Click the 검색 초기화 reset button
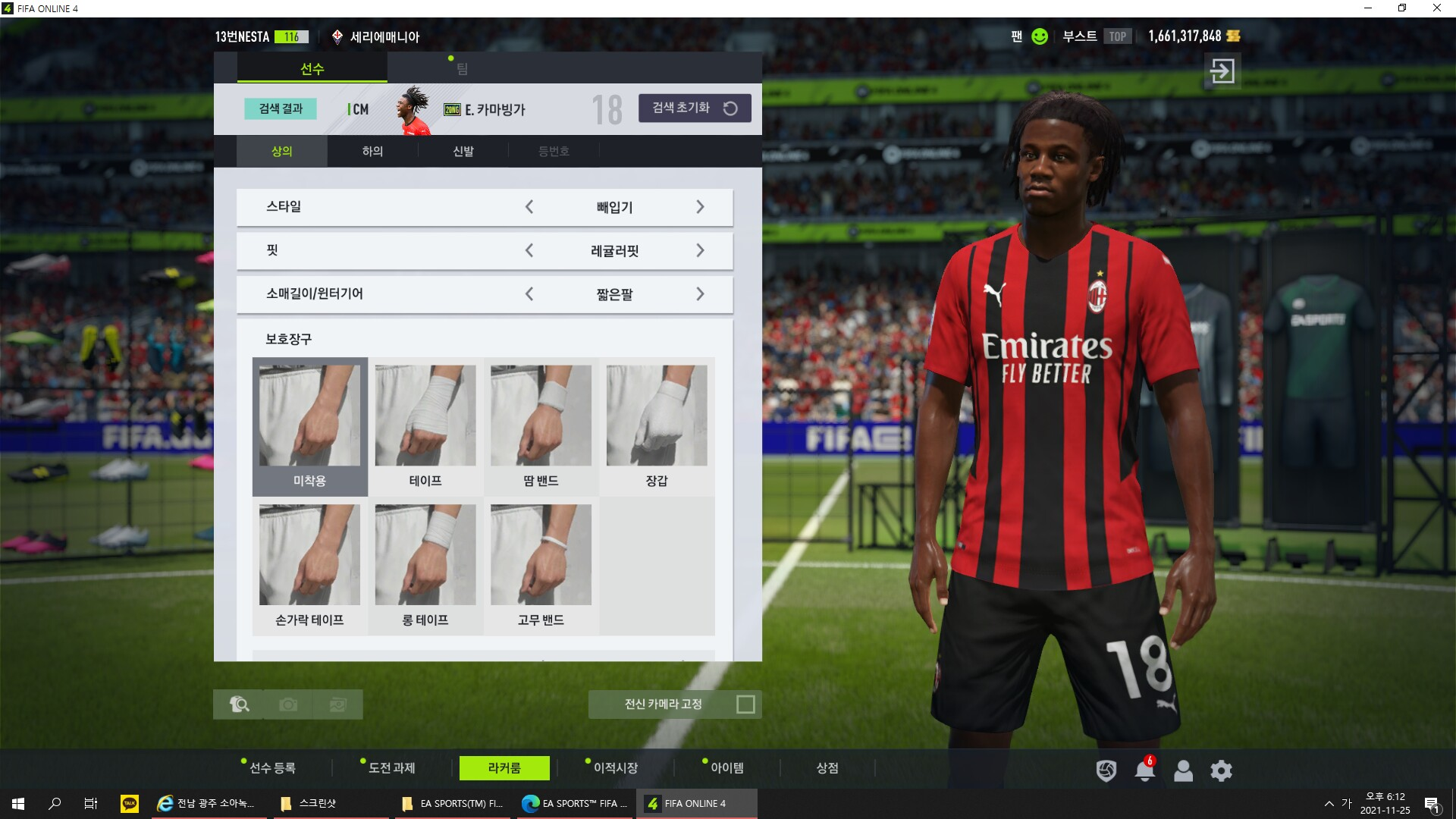The height and width of the screenshot is (819, 1456). point(695,108)
